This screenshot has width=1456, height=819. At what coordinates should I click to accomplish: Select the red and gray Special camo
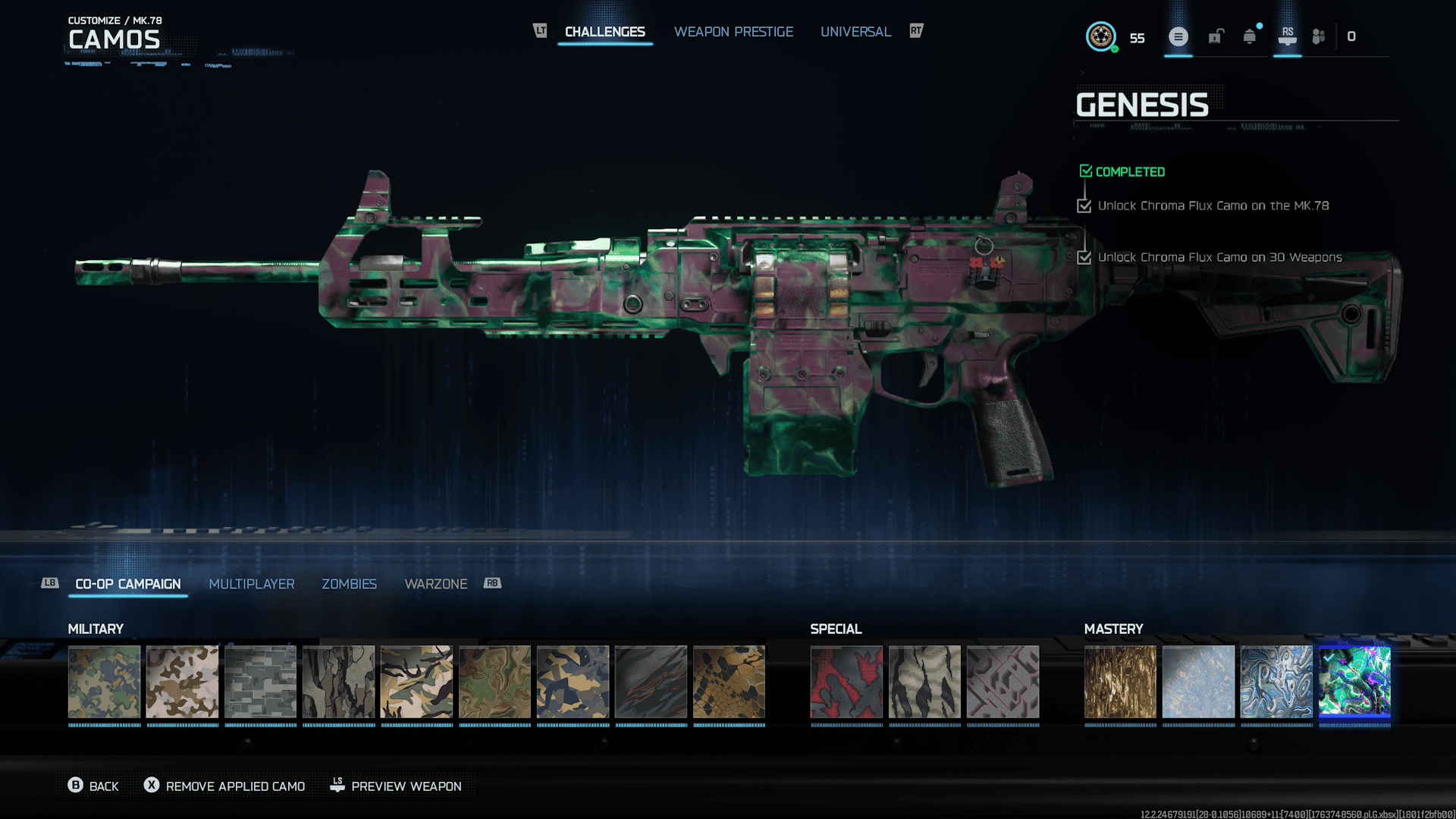pyautogui.click(x=846, y=681)
